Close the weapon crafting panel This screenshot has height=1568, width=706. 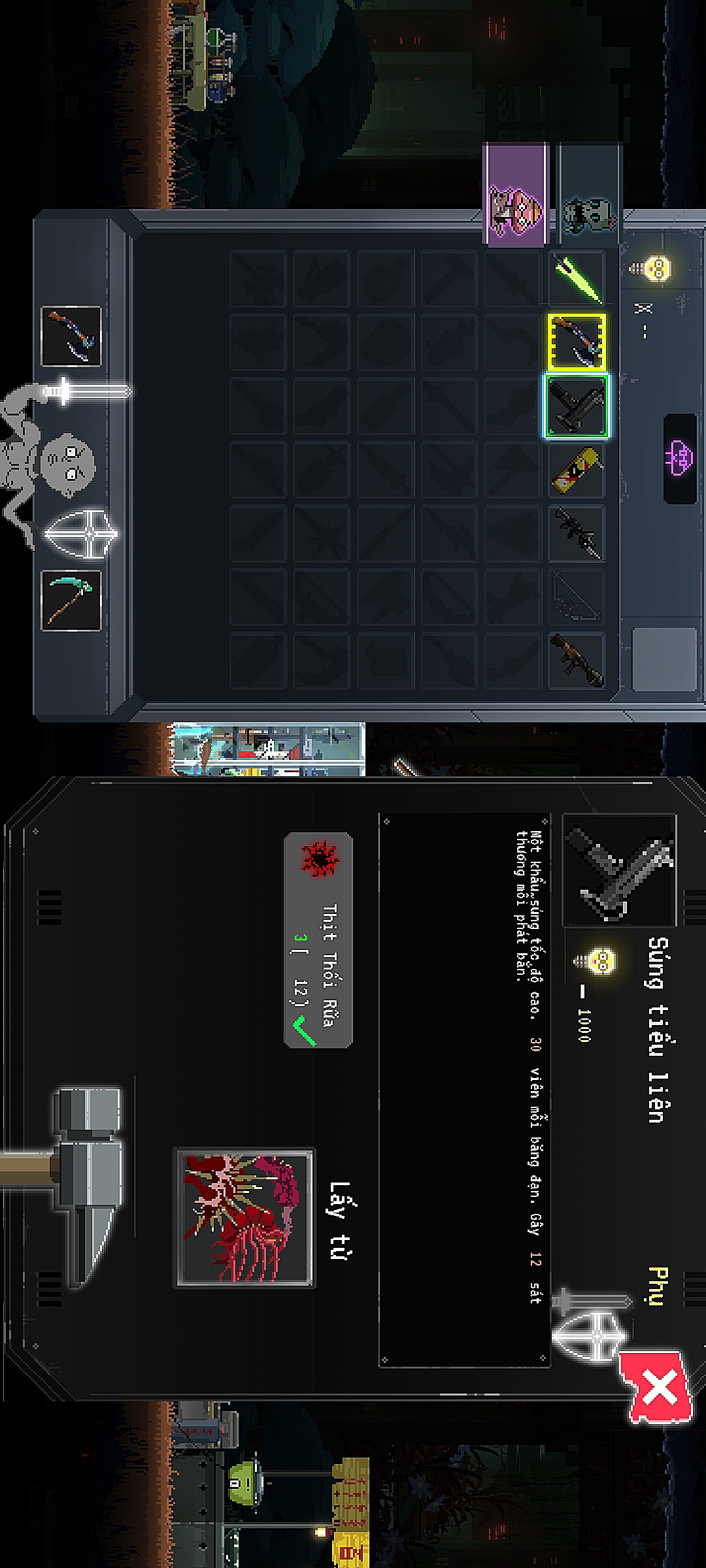(657, 1388)
